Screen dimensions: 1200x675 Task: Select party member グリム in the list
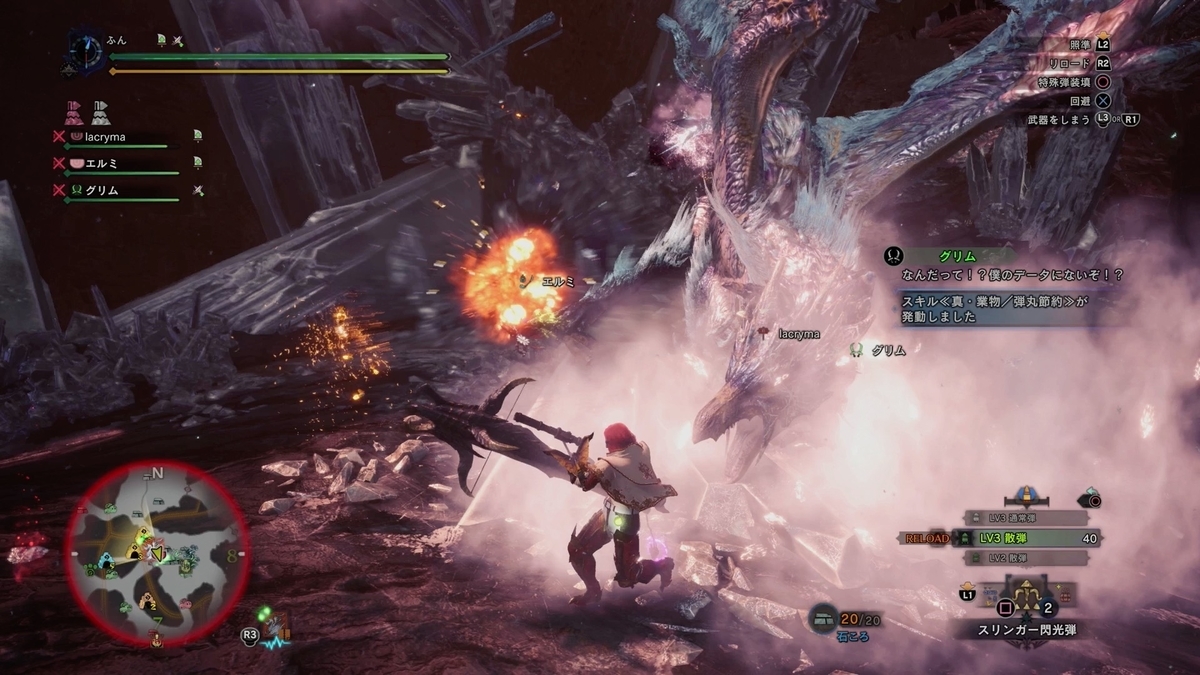pyautogui.click(x=97, y=190)
